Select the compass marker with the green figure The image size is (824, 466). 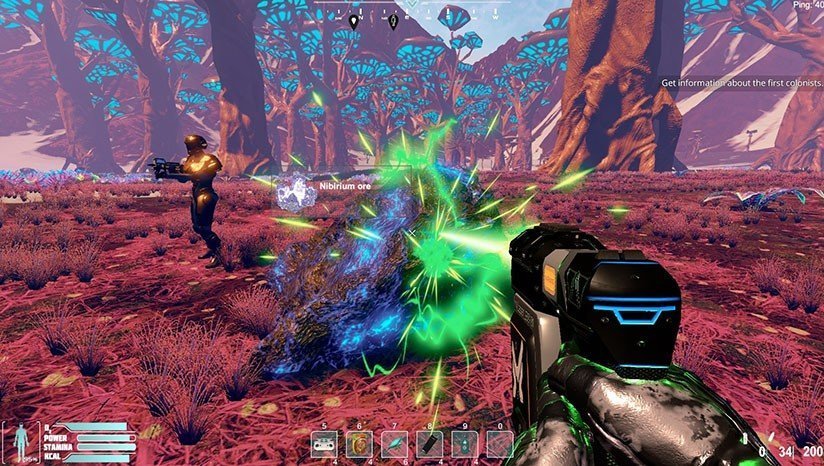click(394, 20)
